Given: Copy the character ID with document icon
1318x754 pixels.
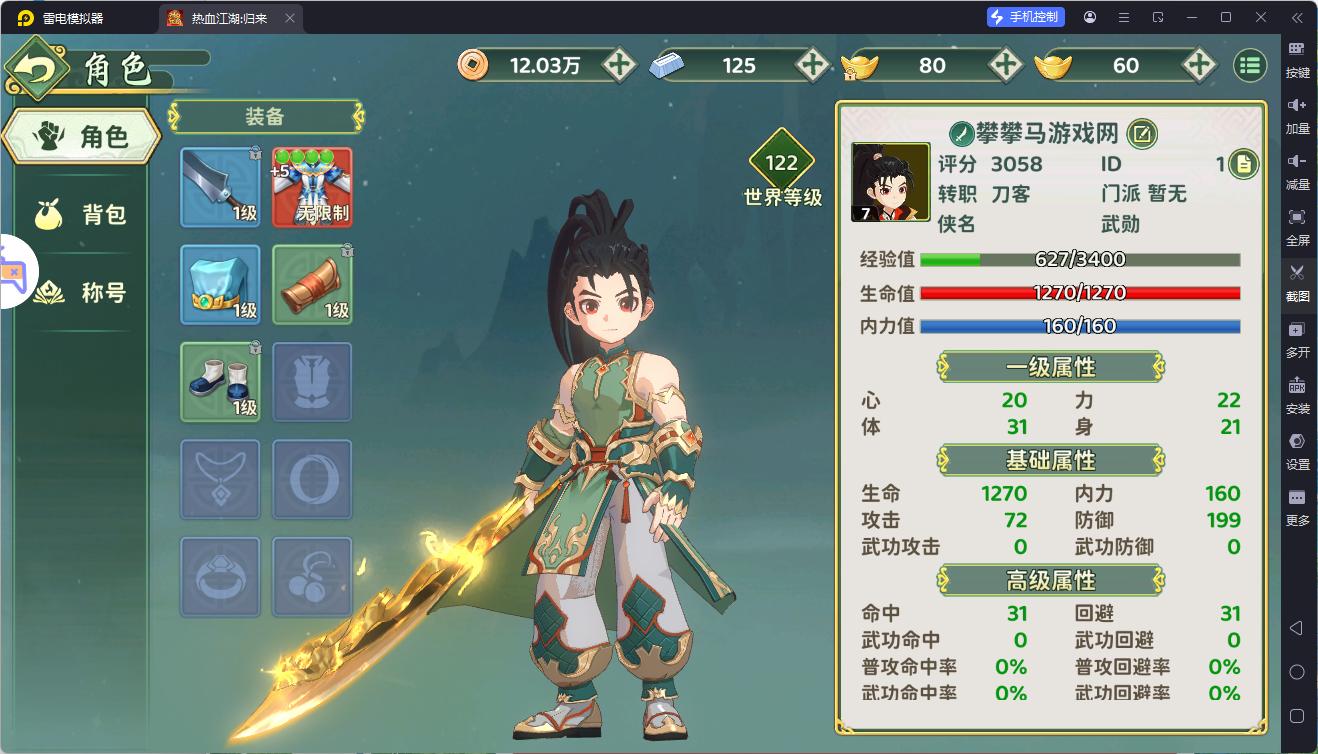Looking at the screenshot, I should pyautogui.click(x=1243, y=164).
